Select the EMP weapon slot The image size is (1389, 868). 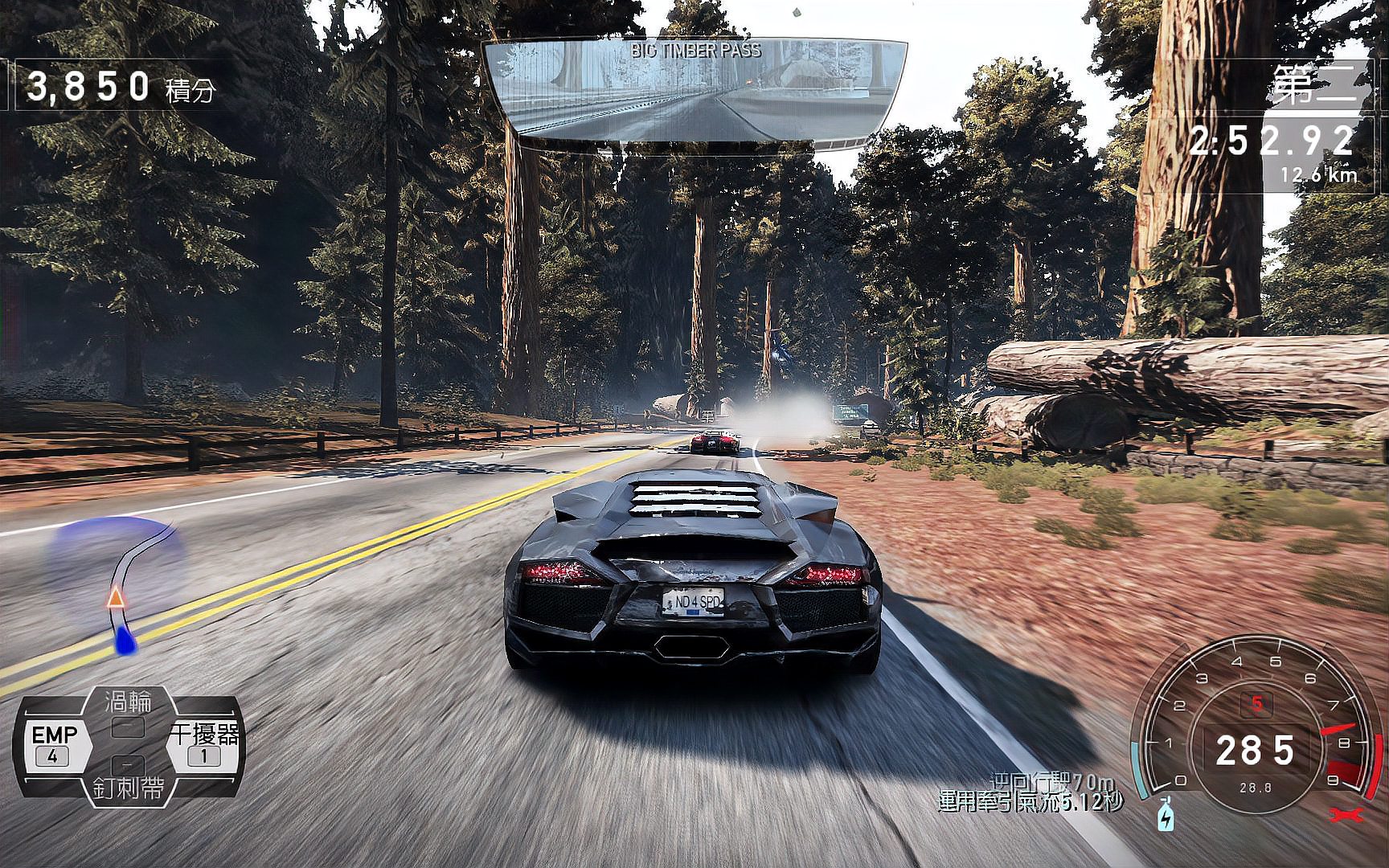coord(54,743)
